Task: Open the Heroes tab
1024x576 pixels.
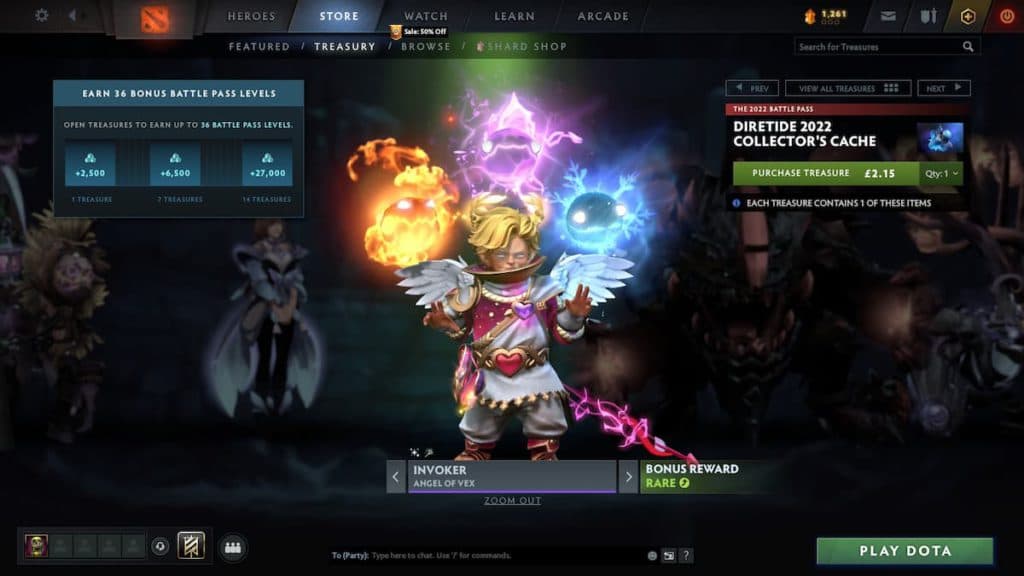Action: pos(251,16)
